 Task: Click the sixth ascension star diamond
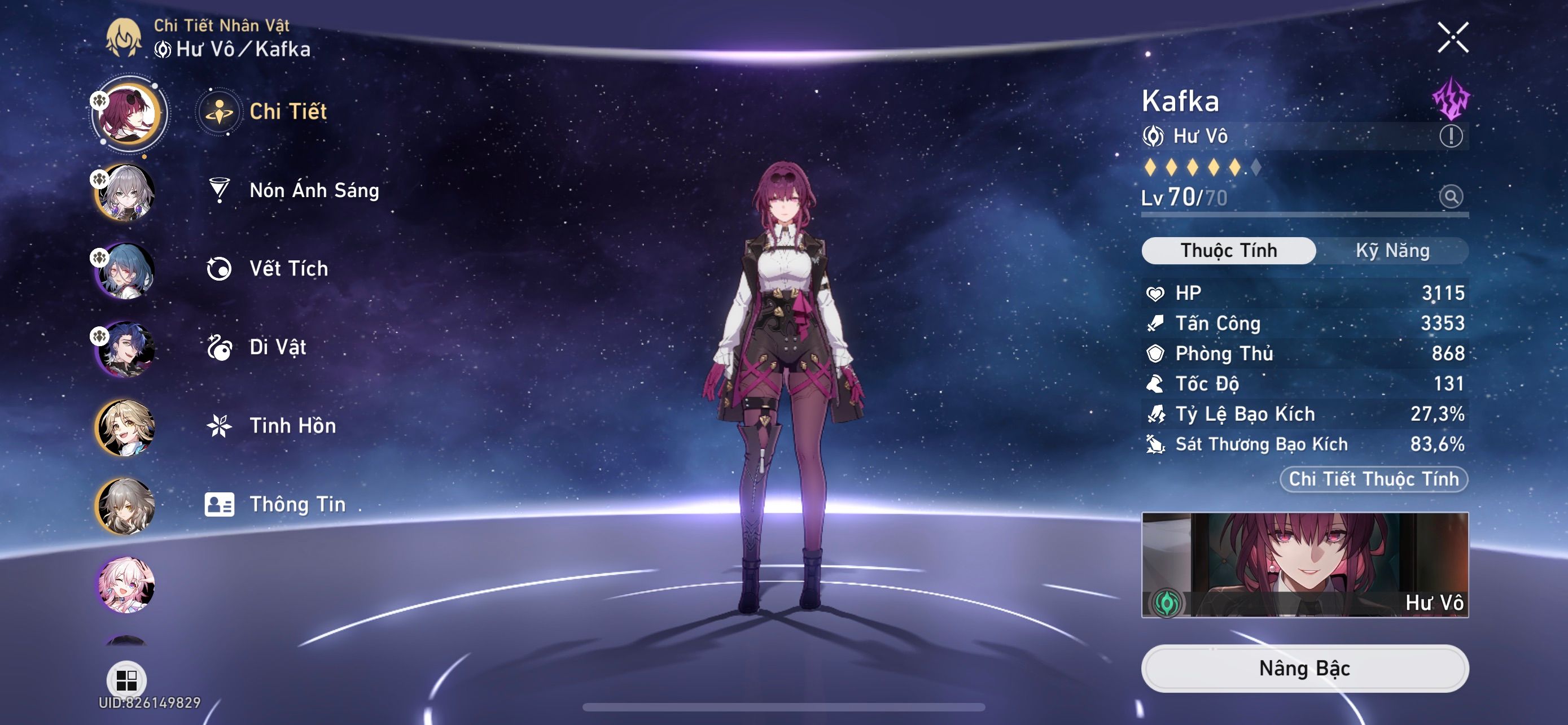(1256, 169)
